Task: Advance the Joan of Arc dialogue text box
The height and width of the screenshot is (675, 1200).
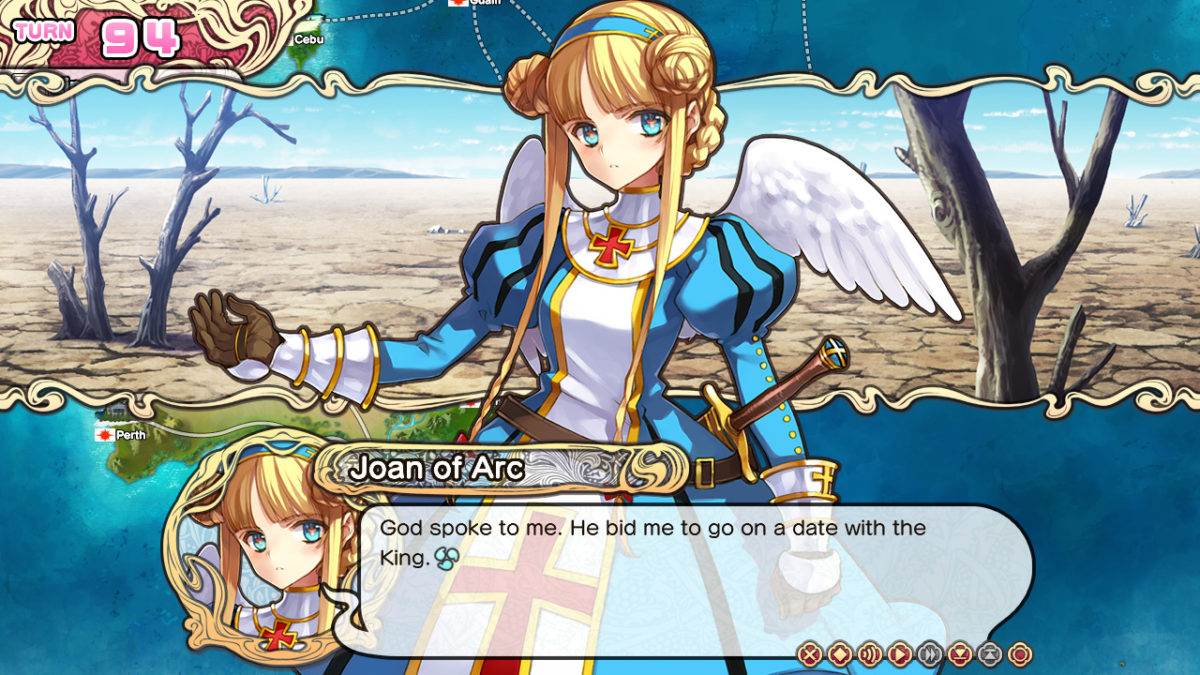Action: (x=680, y=580)
